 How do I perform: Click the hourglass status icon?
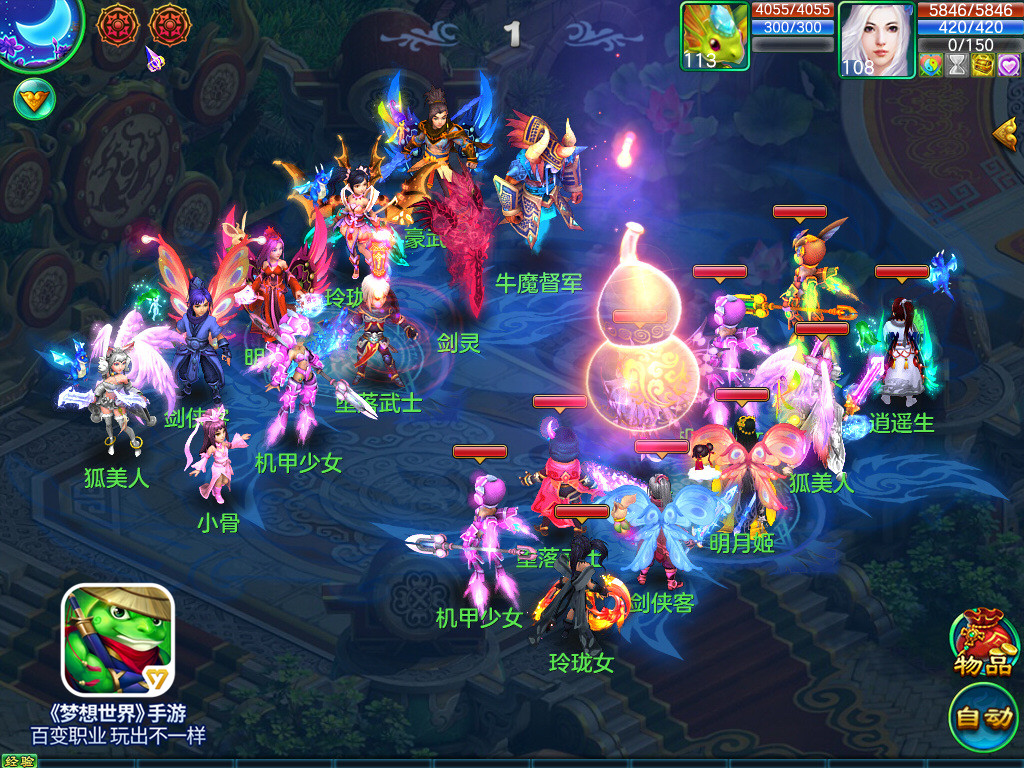[957, 65]
